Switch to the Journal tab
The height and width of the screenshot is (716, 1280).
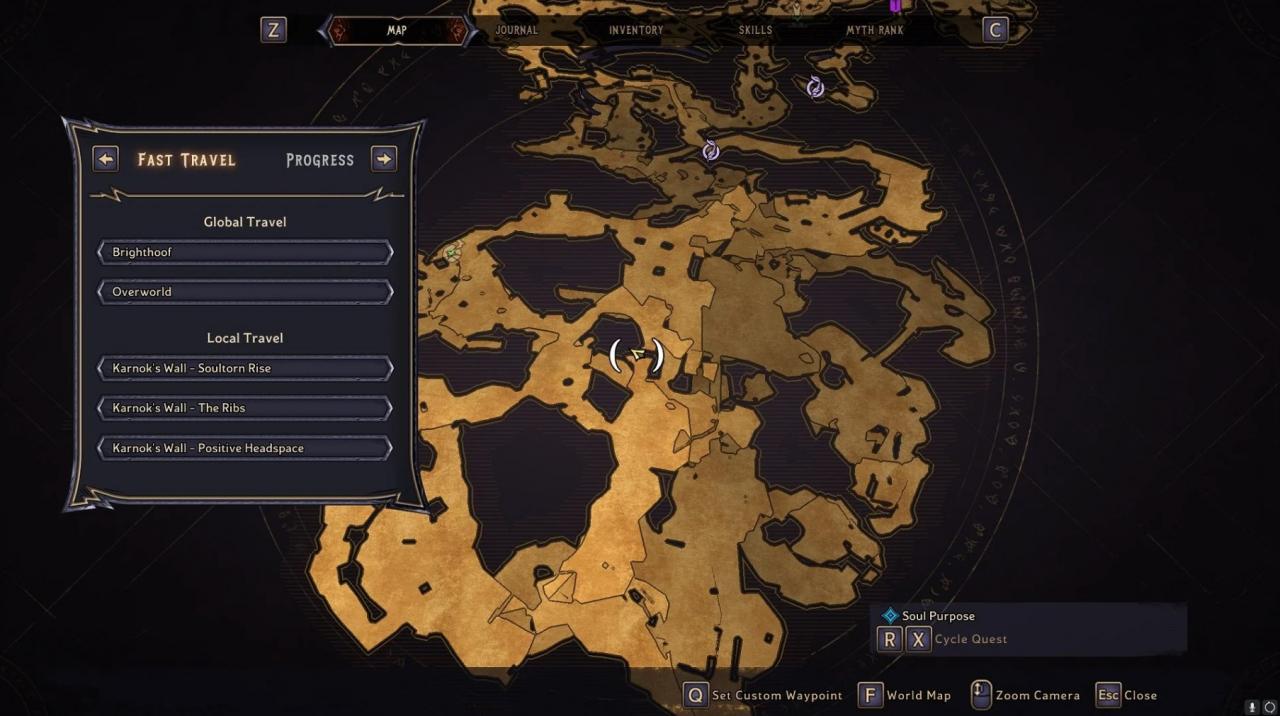click(516, 30)
